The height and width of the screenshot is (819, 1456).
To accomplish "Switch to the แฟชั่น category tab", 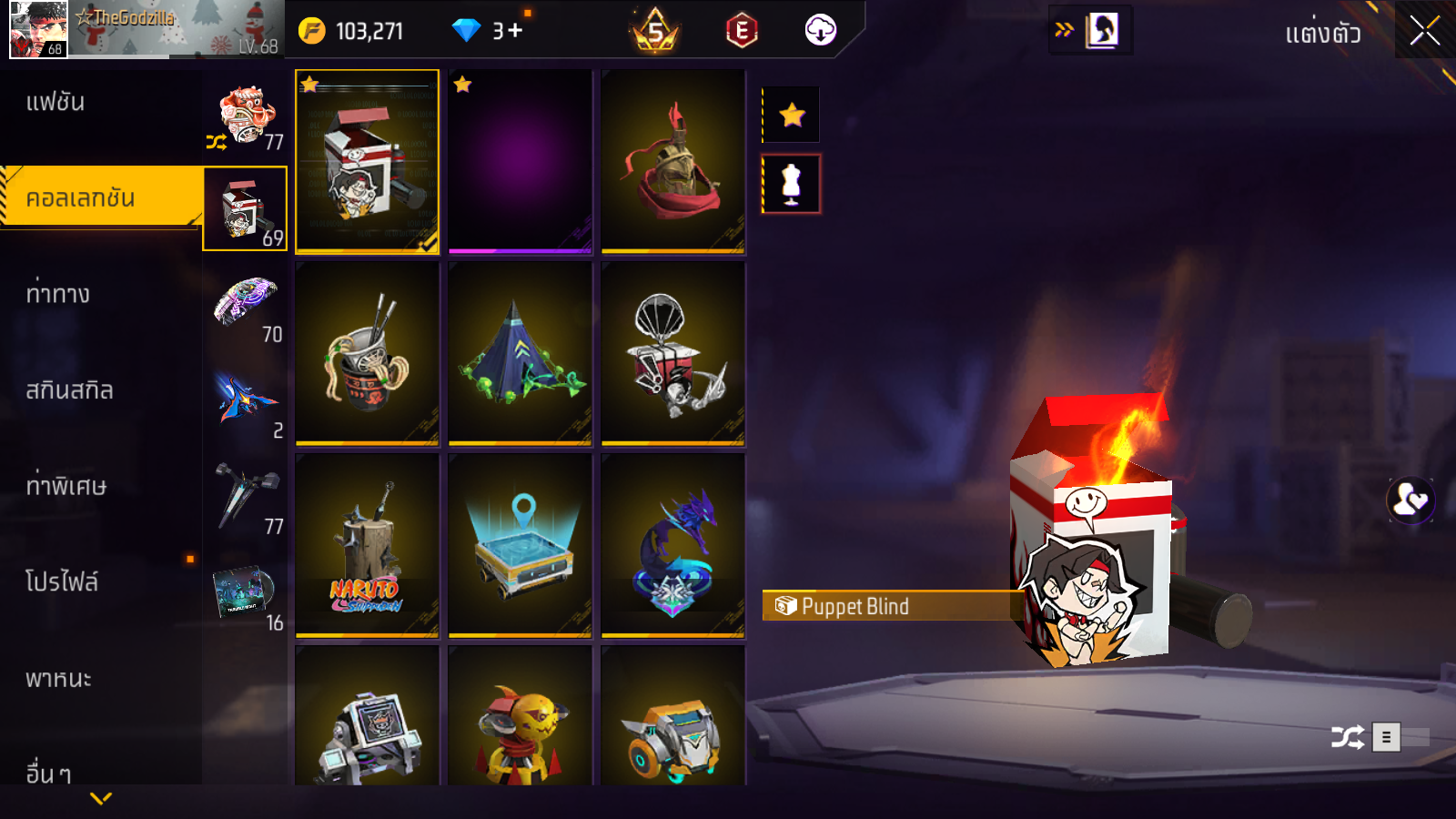I will (56, 102).
